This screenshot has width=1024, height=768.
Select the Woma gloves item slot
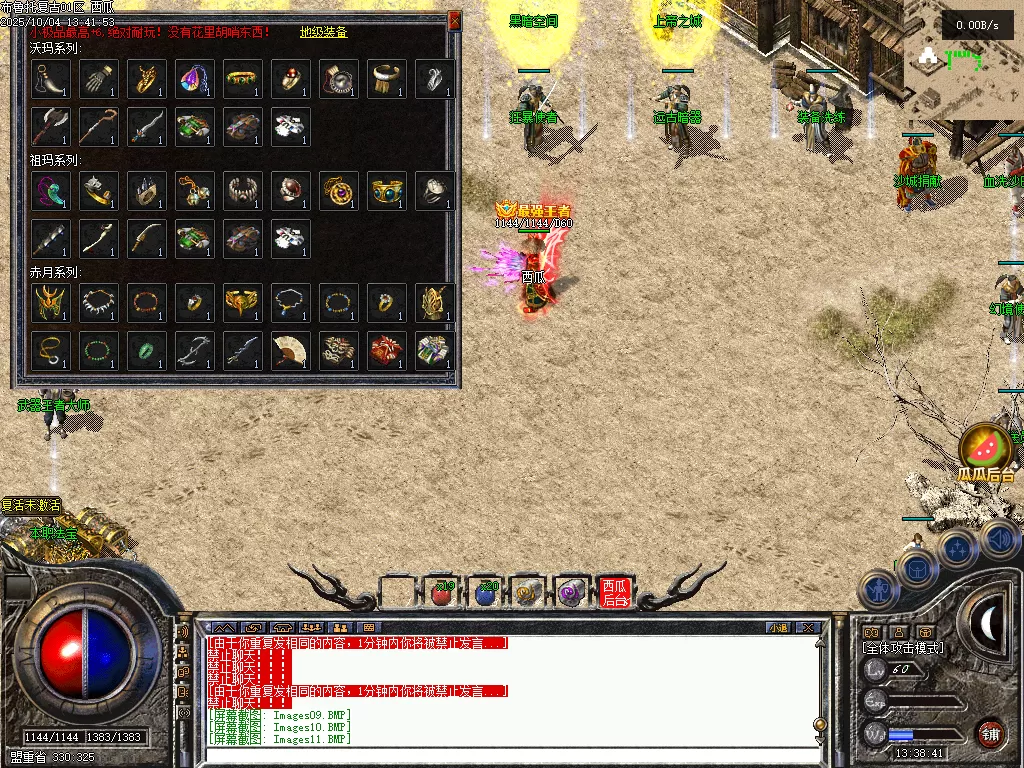[99, 79]
